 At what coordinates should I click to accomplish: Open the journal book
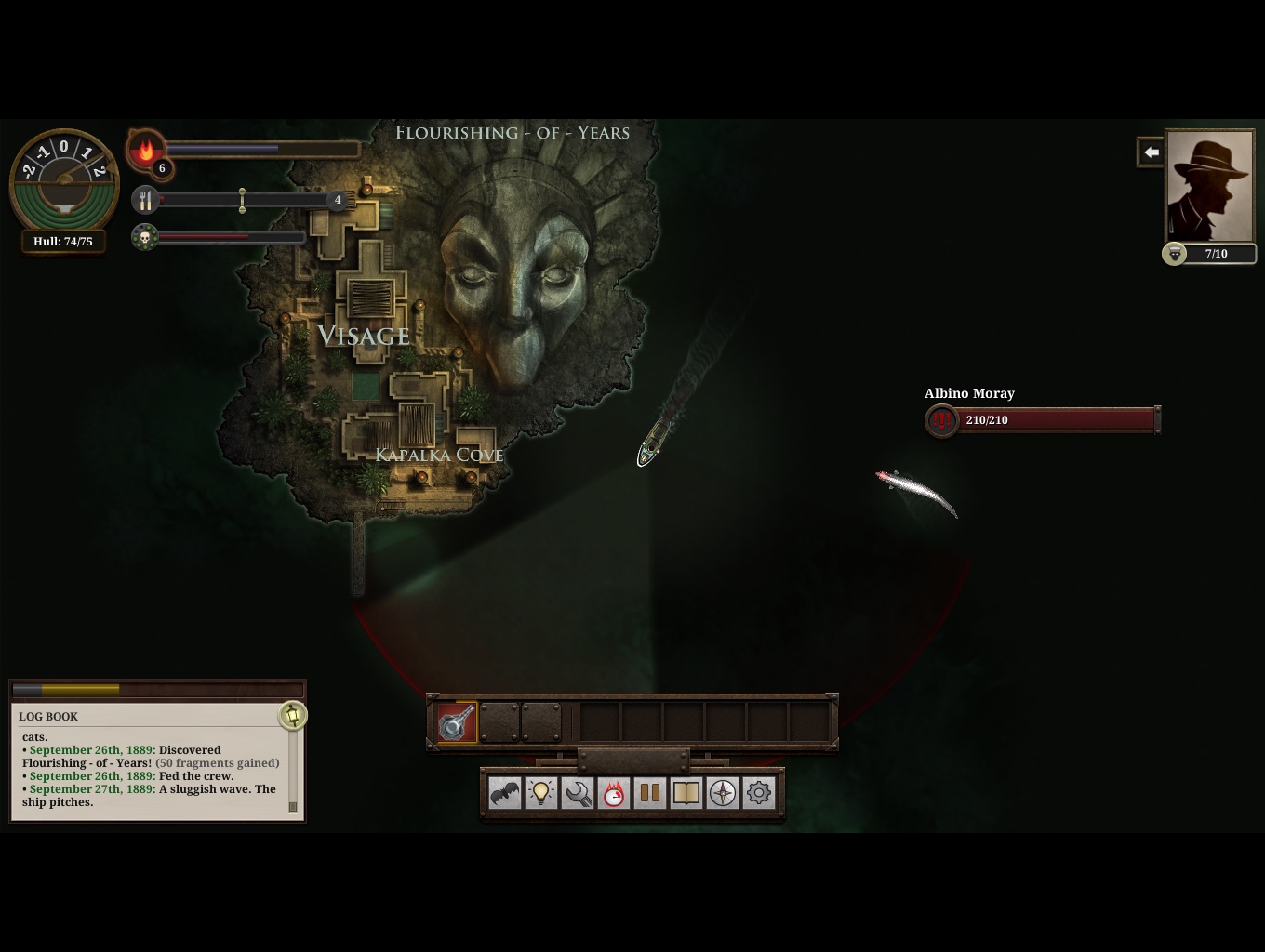[x=686, y=793]
